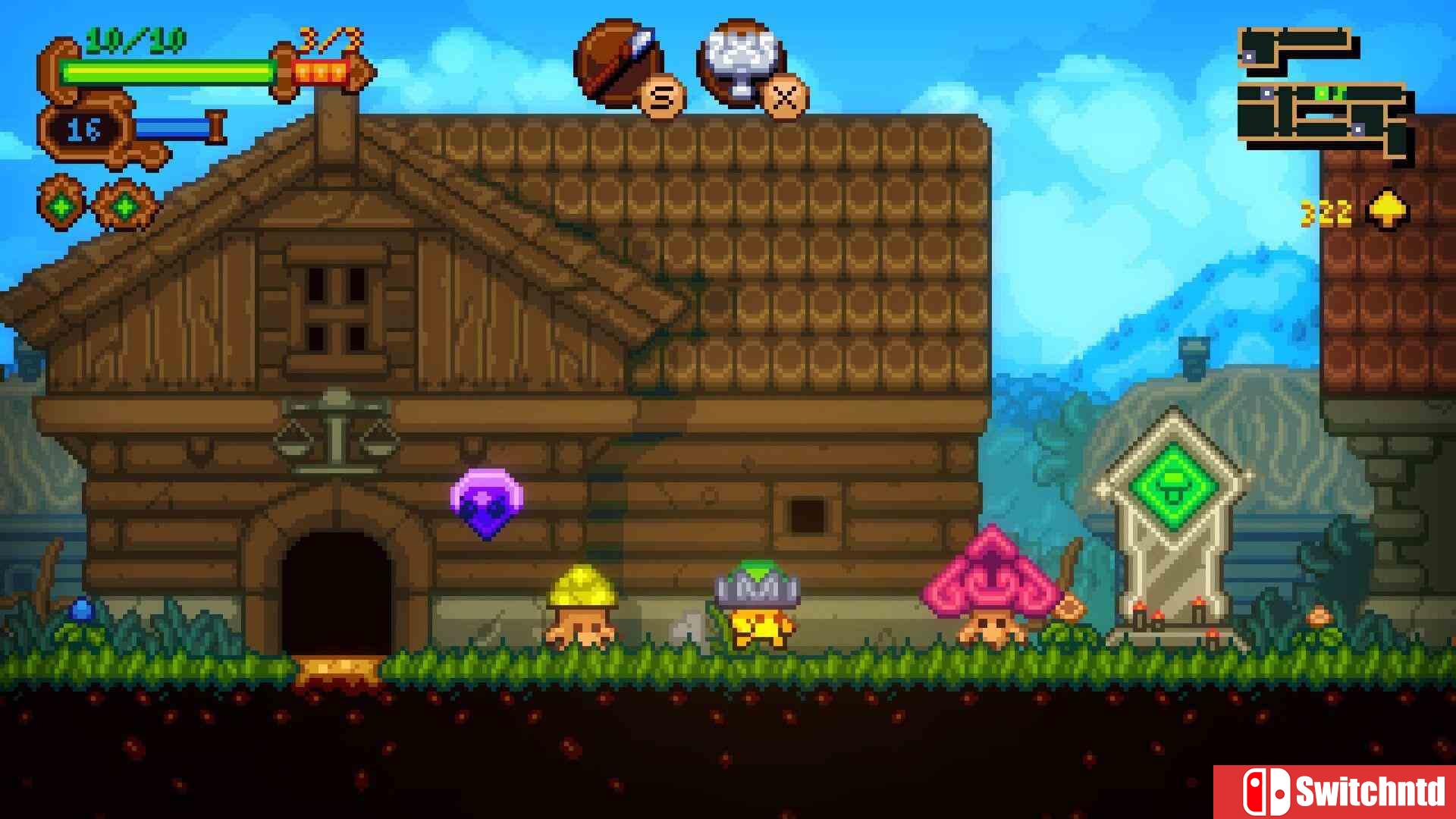1456x819 pixels.
Task: Click the purple skull gem pickup
Action: coord(488,504)
